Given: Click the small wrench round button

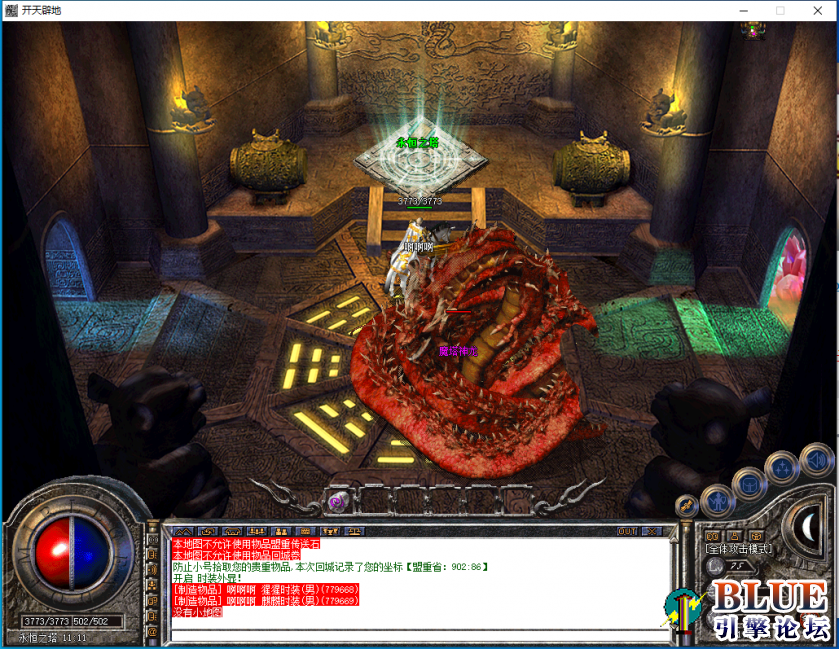Looking at the screenshot, I should (686, 507).
